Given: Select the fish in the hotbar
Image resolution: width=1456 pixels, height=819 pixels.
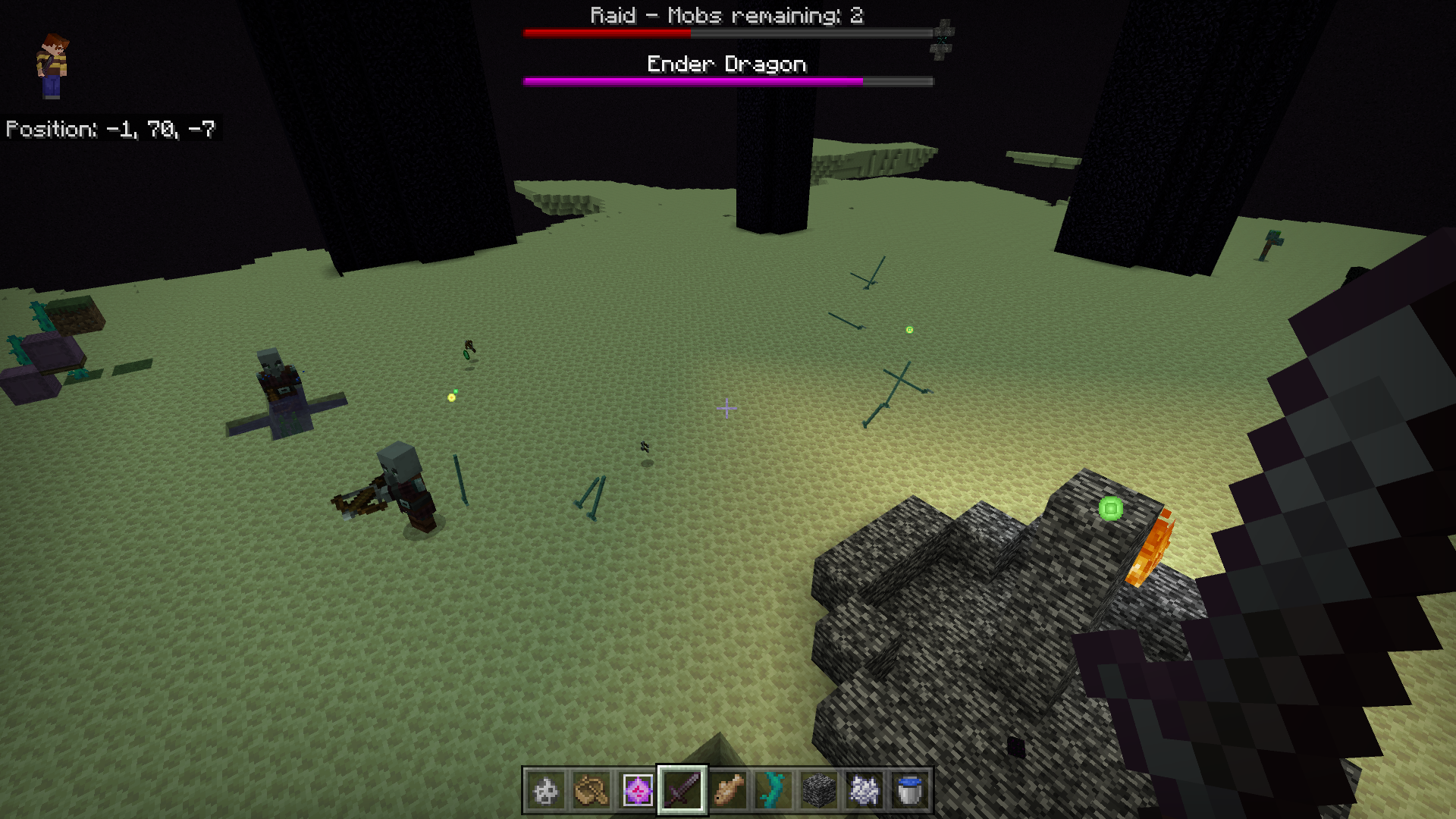Looking at the screenshot, I should pyautogui.click(x=728, y=791).
